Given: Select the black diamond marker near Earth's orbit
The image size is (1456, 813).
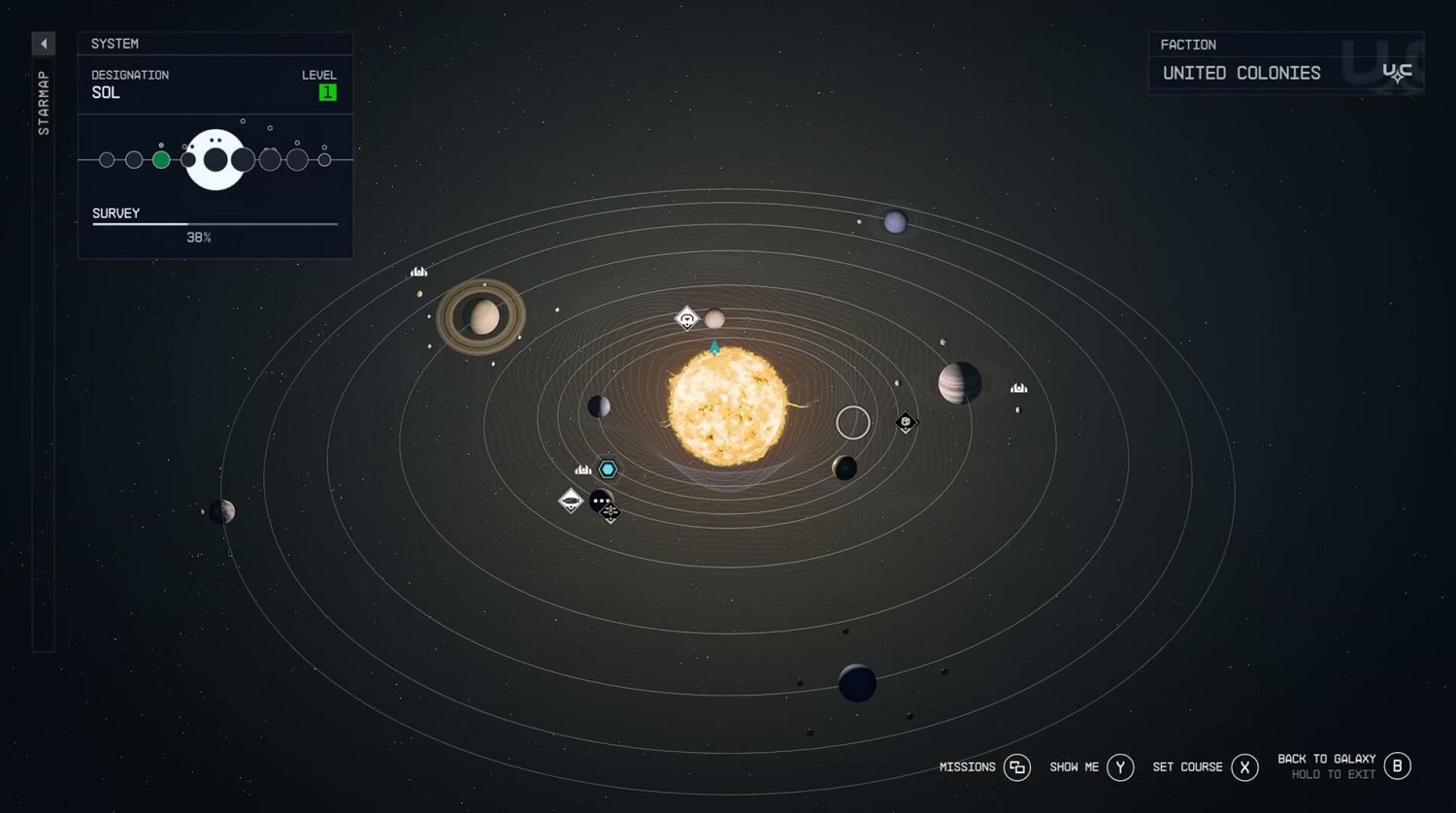Looking at the screenshot, I should [905, 423].
